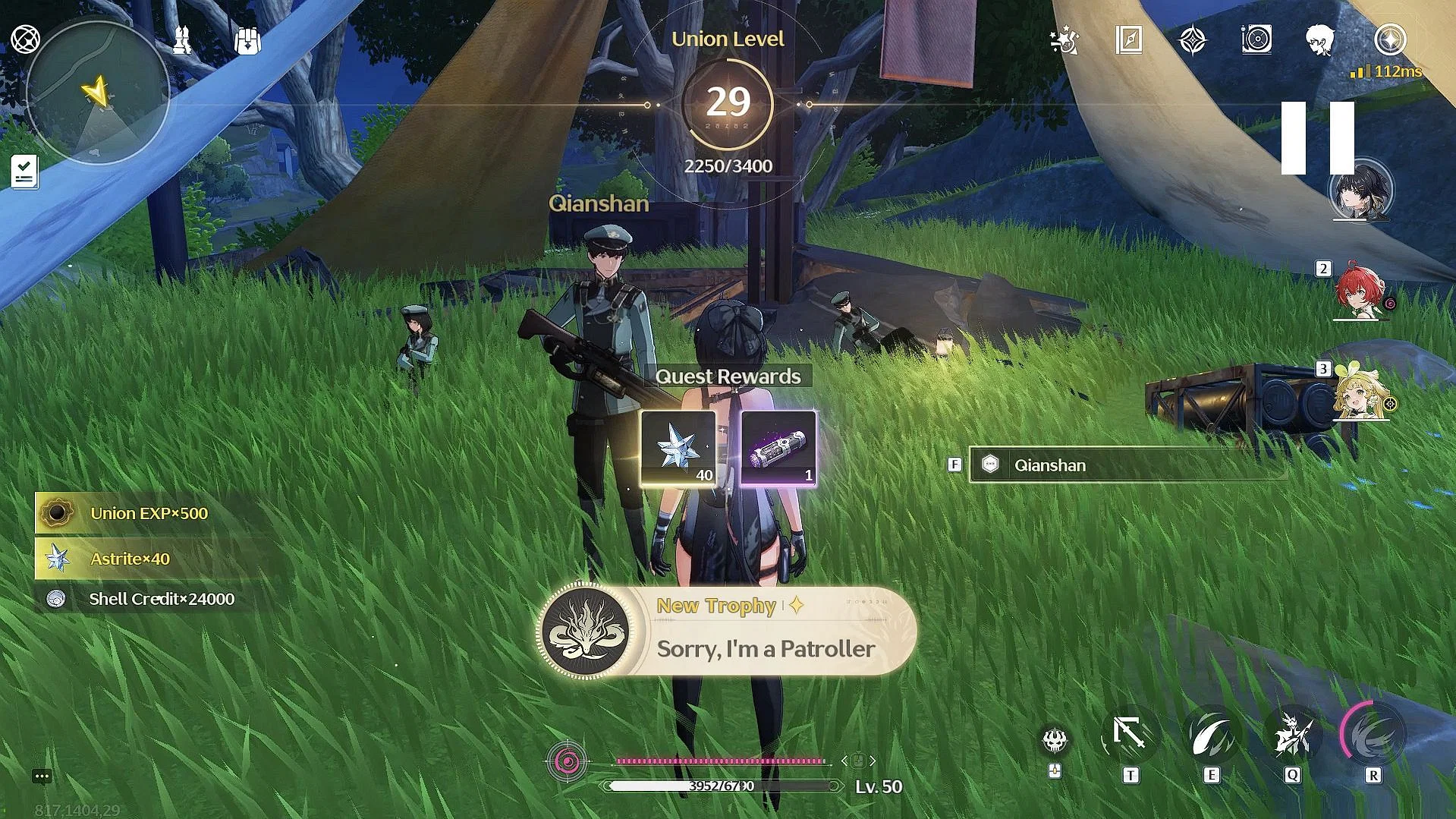Switch to the red-haired party member

1360,291
